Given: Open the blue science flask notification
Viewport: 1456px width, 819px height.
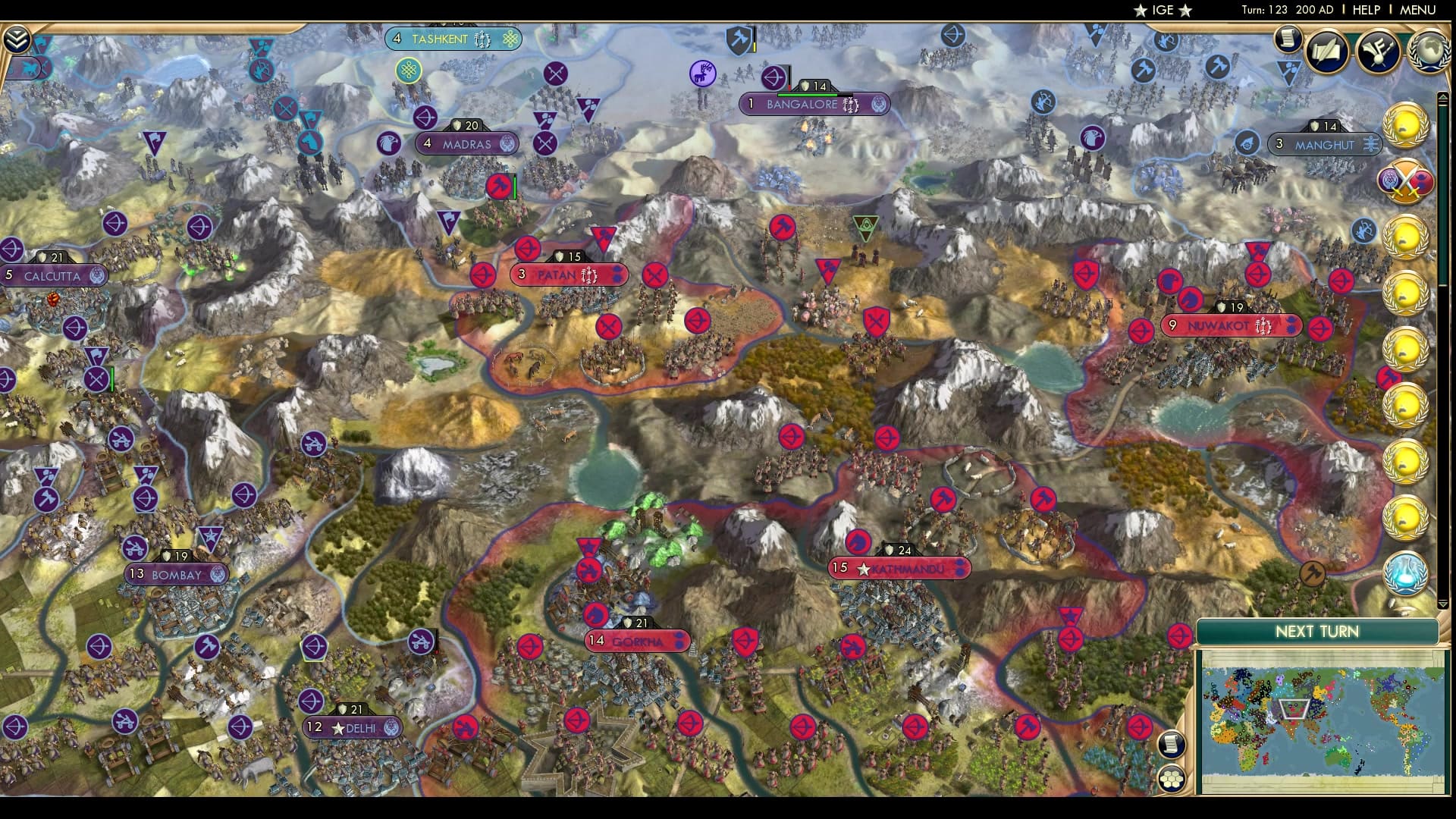Looking at the screenshot, I should [x=1405, y=574].
